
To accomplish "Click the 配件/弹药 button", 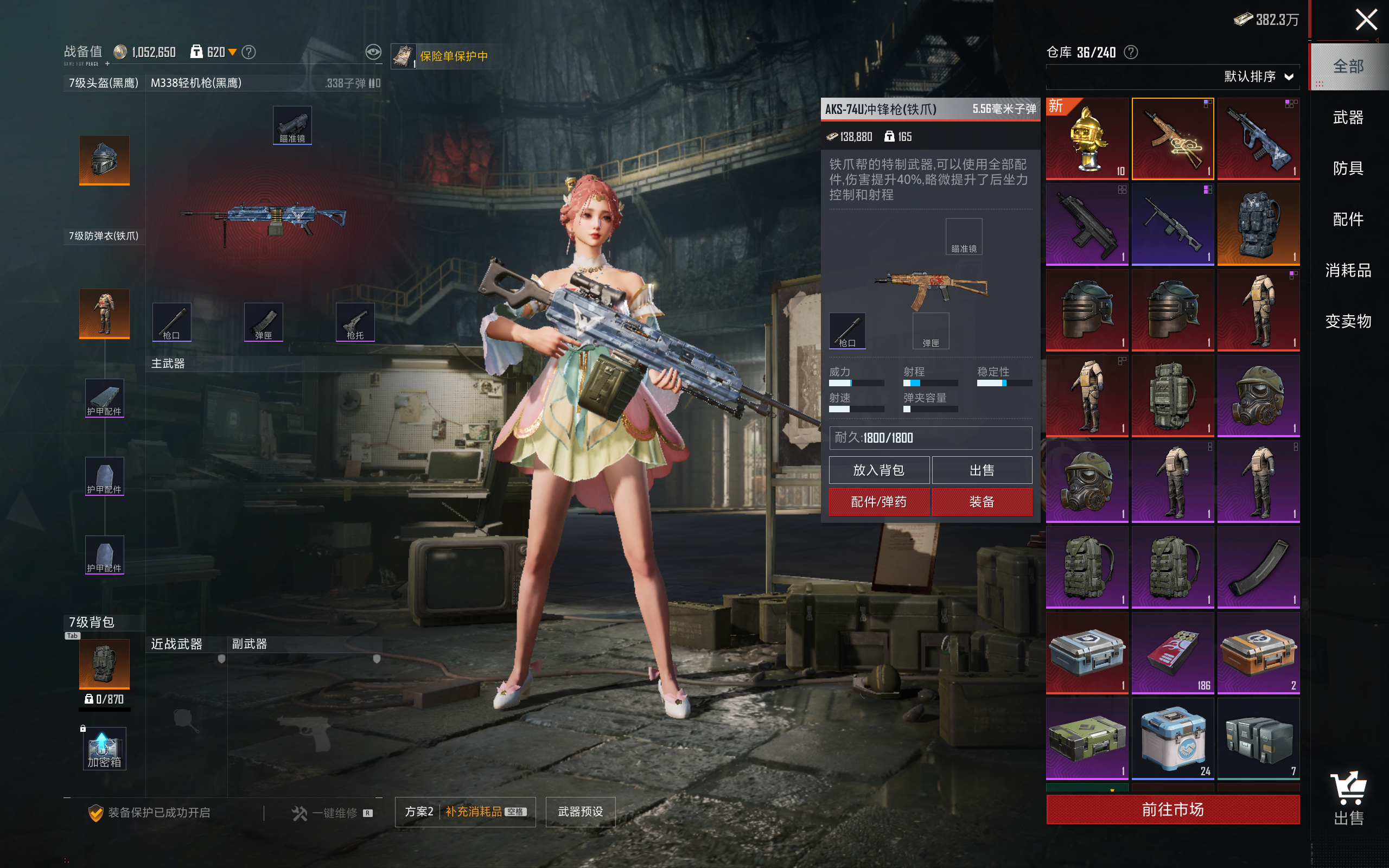I will pos(879,502).
